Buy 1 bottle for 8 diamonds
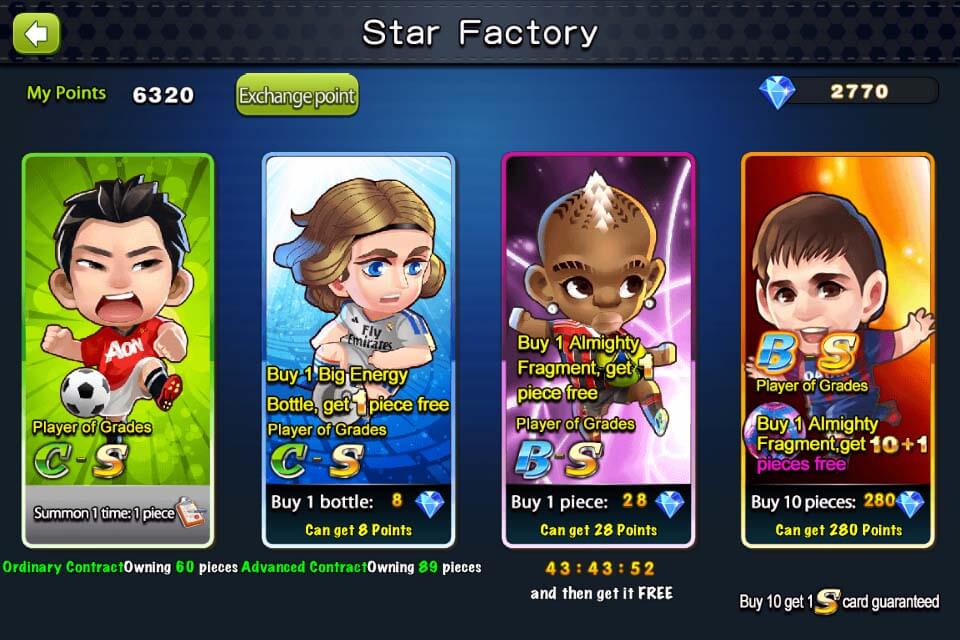 (x=358, y=502)
